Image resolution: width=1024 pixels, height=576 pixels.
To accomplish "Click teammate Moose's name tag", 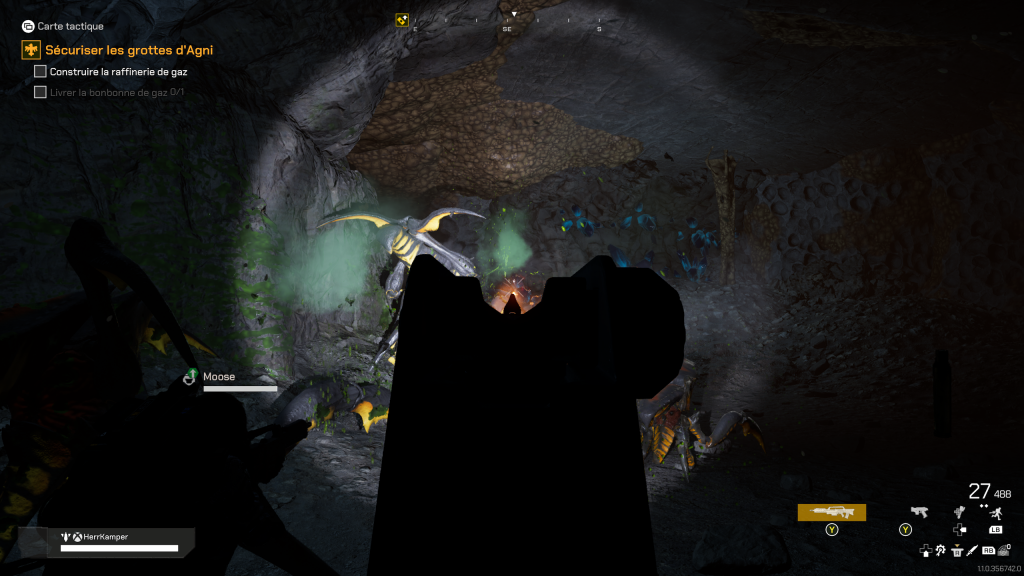I will 219,377.
